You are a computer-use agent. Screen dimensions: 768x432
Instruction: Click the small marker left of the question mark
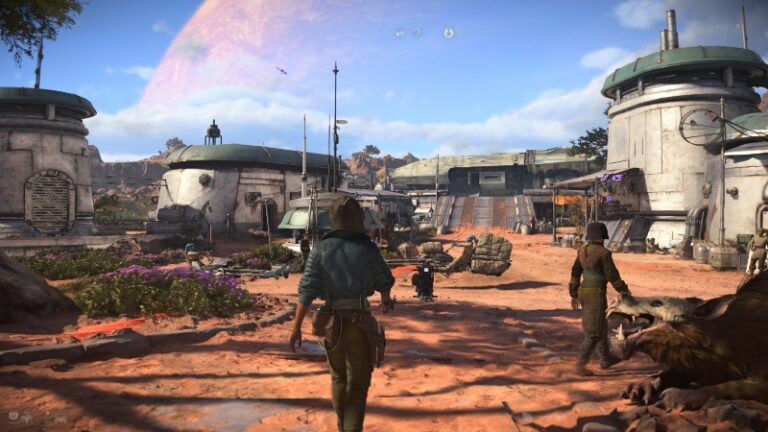click(400, 33)
